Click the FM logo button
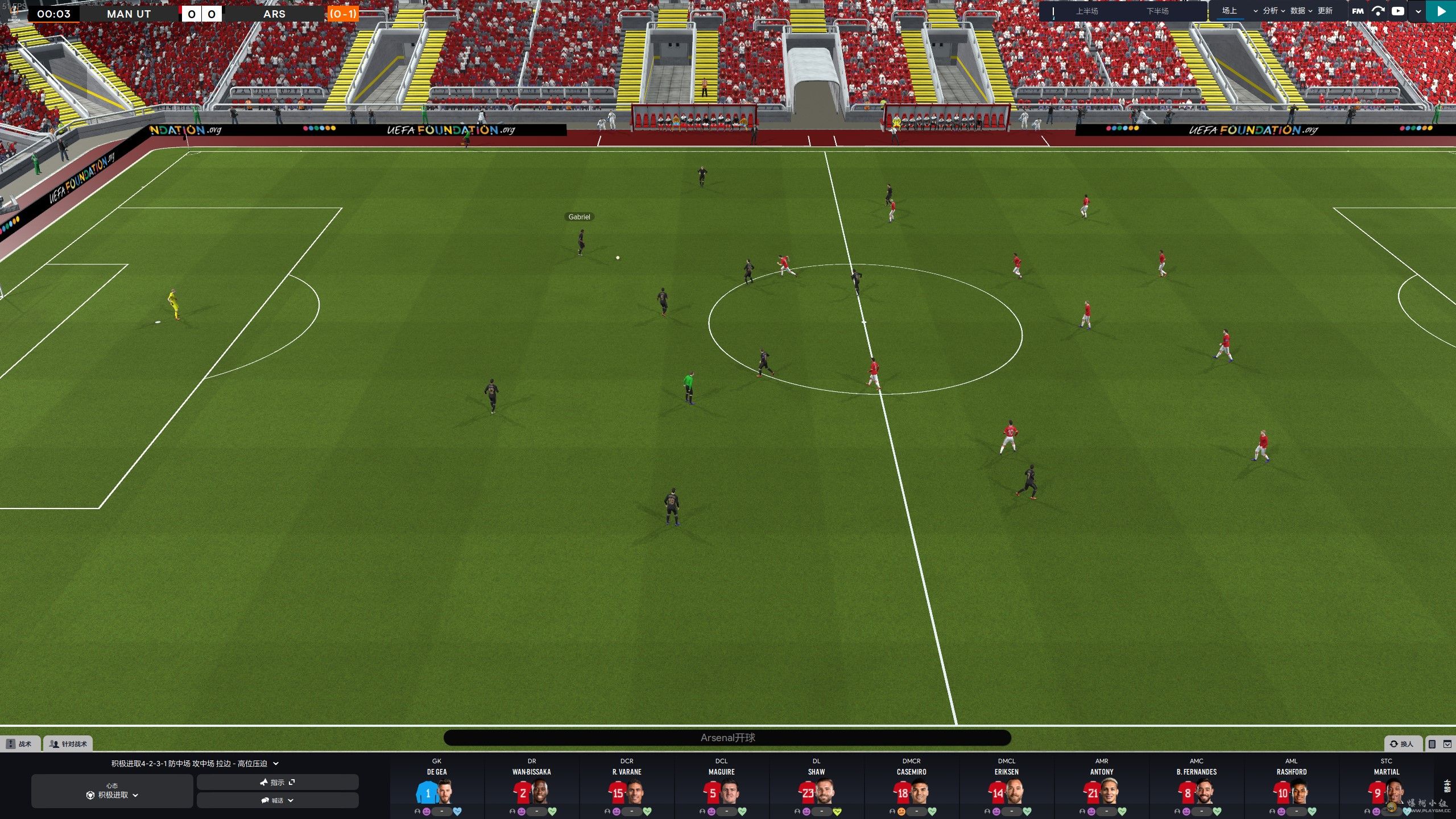This screenshot has height=819, width=1456. 1358,11
